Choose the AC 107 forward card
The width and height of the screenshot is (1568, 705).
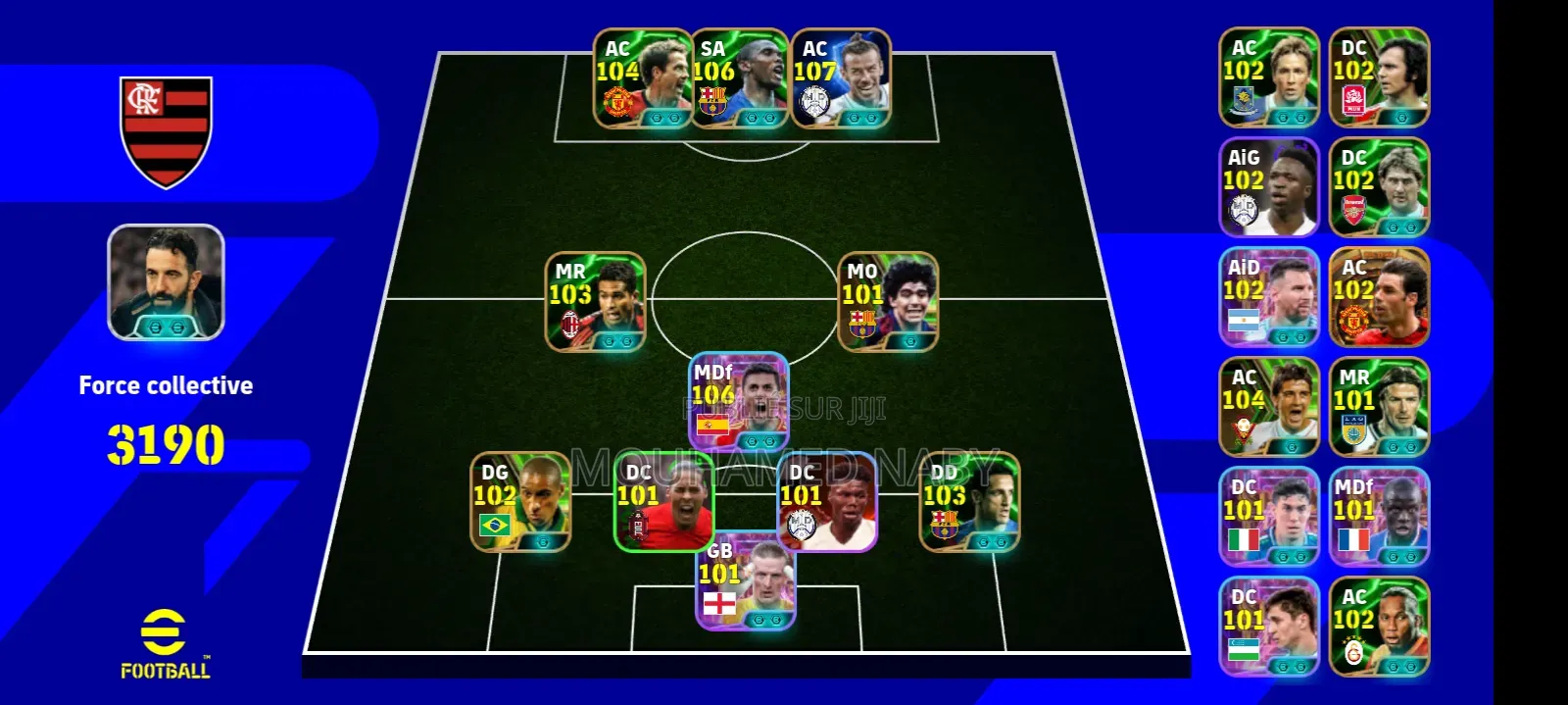point(841,78)
